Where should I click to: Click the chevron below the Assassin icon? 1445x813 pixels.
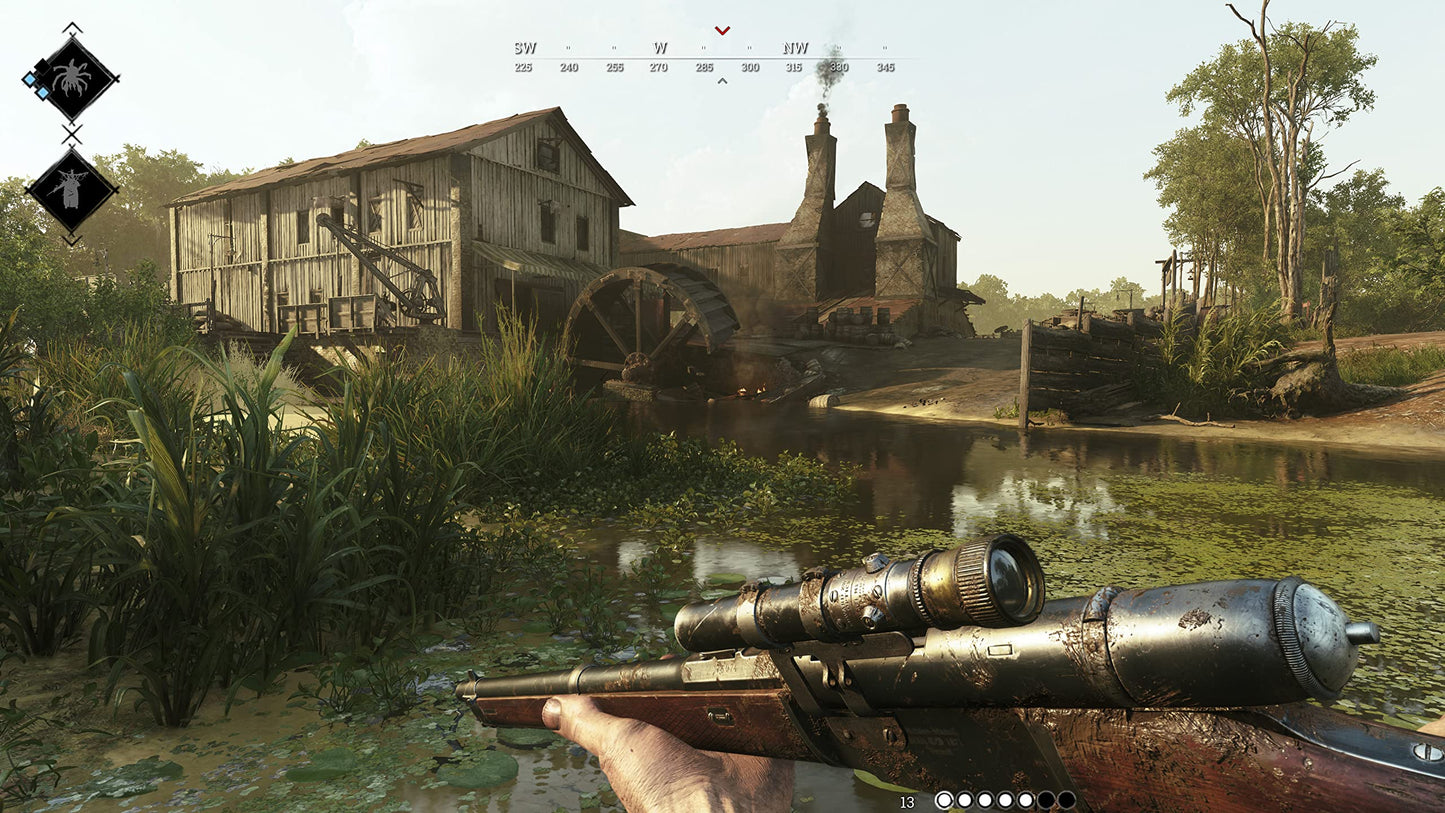click(72, 238)
